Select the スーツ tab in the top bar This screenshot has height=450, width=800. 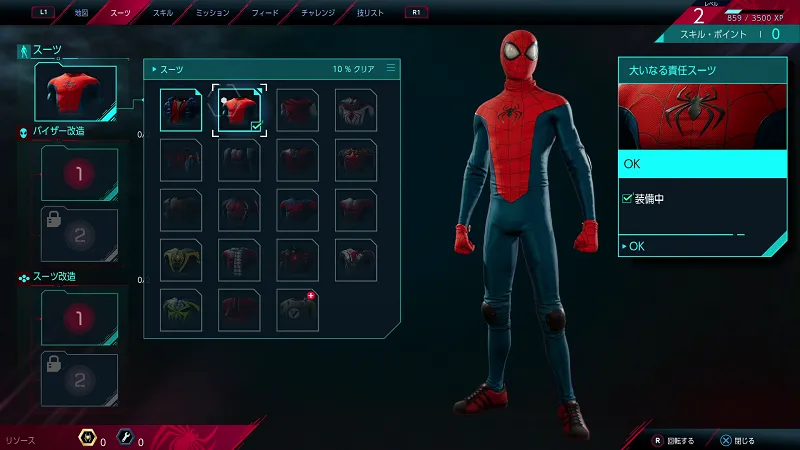(120, 13)
